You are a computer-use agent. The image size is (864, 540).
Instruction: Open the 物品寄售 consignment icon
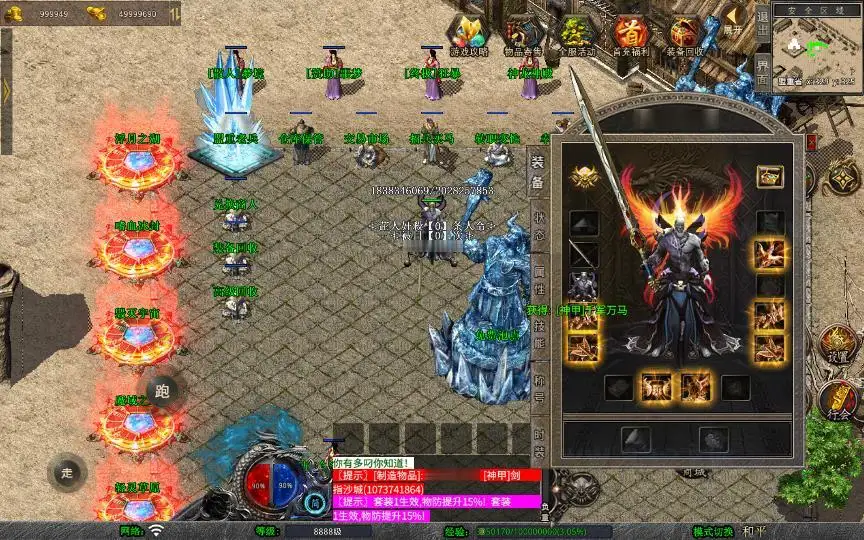tap(523, 35)
